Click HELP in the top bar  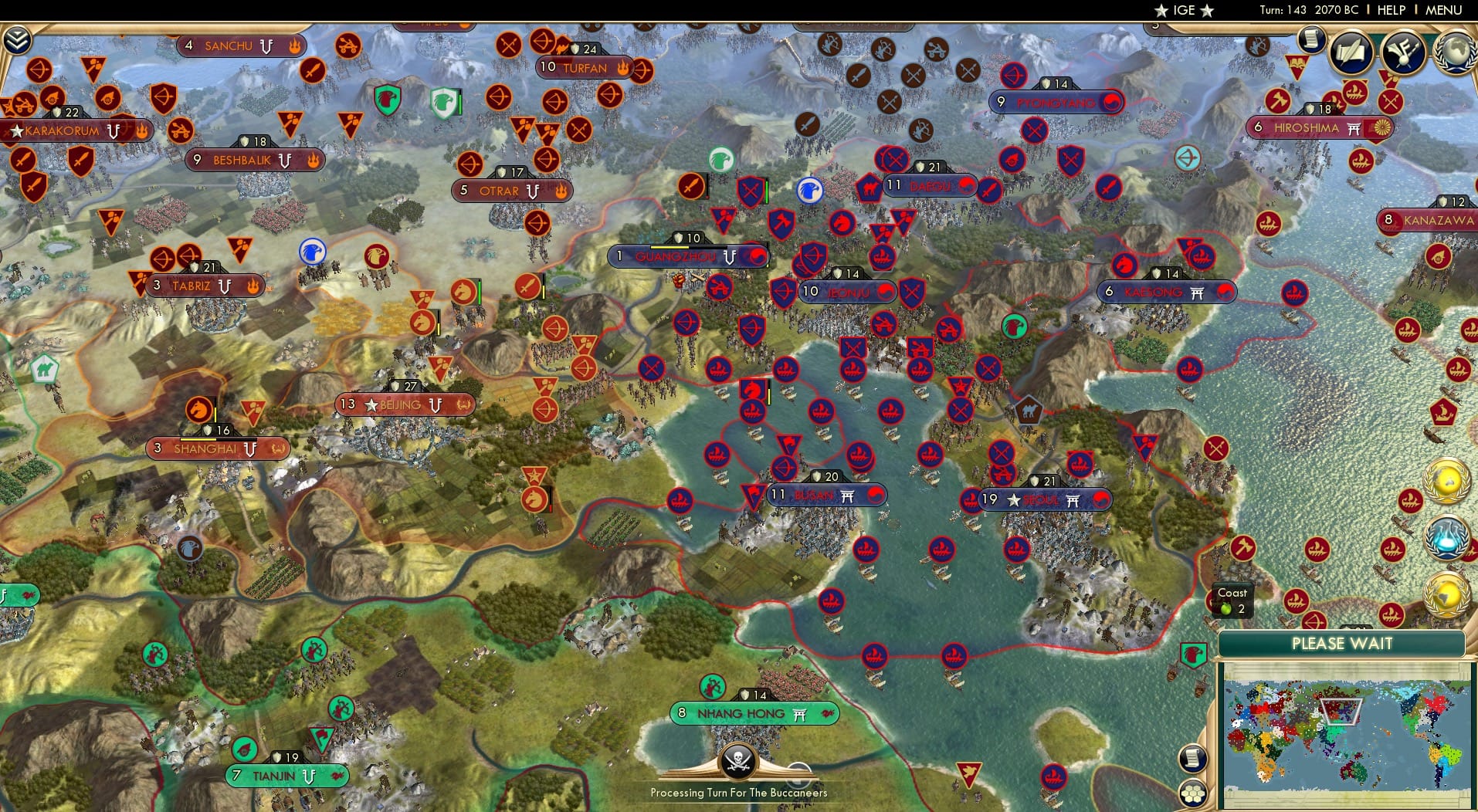[1391, 11]
